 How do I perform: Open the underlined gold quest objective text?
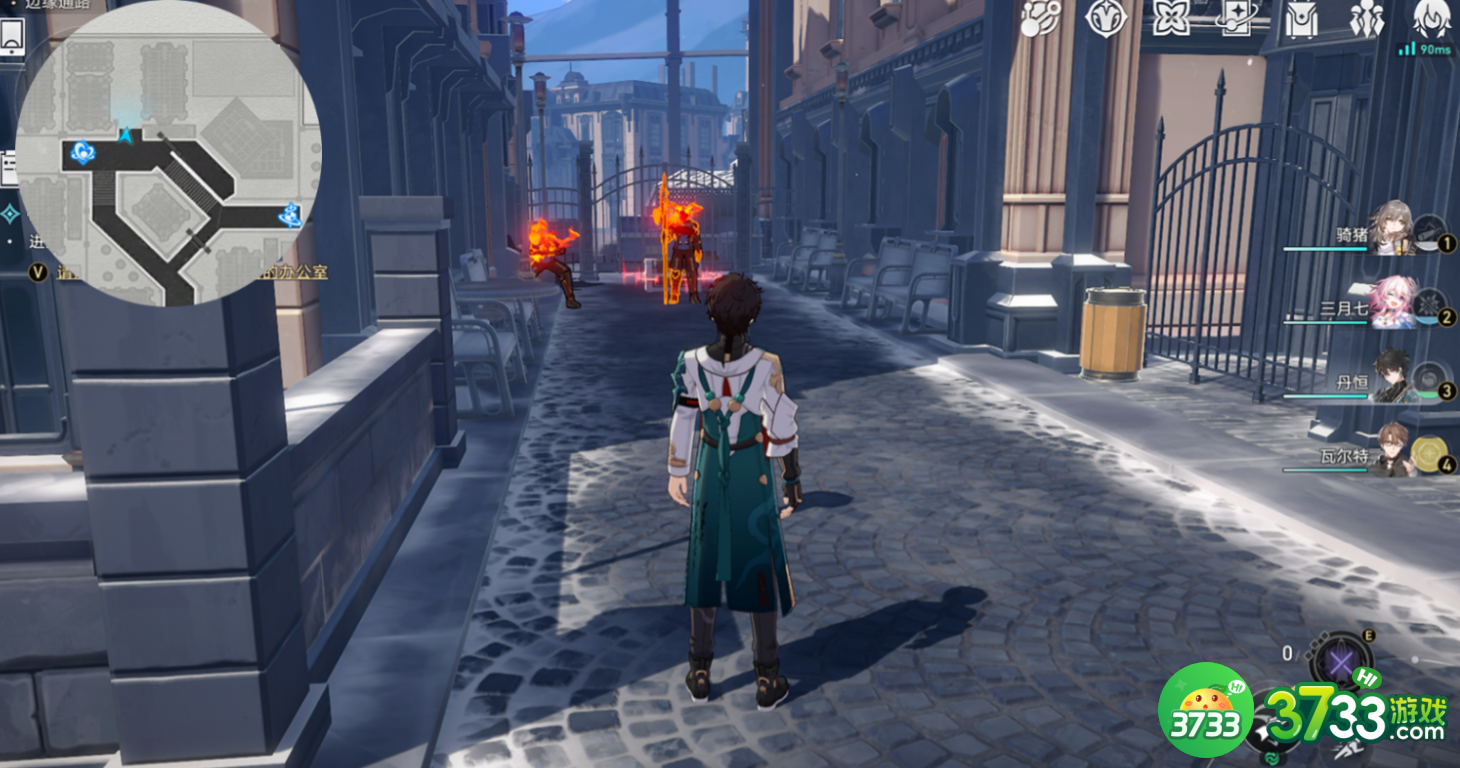coord(300,272)
